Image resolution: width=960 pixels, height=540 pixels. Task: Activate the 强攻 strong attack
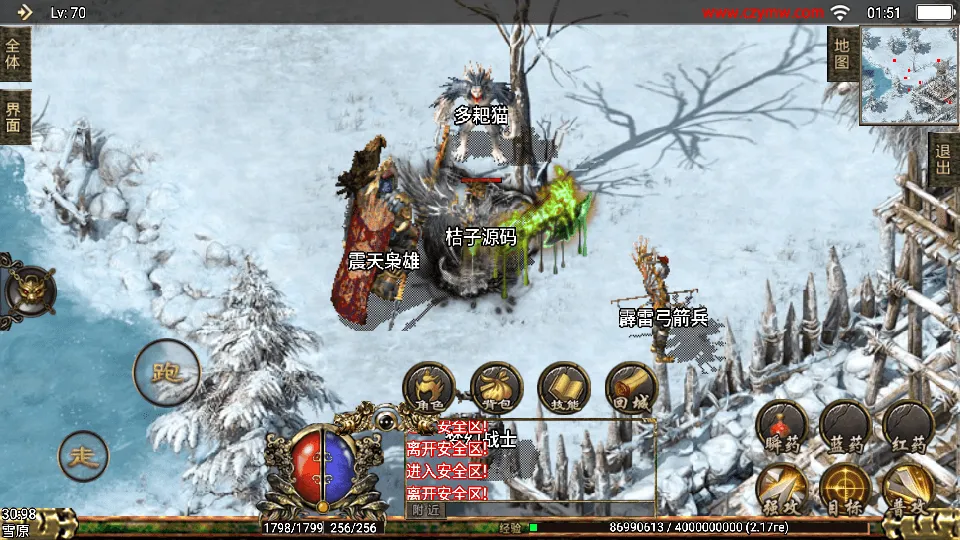pyautogui.click(x=782, y=489)
